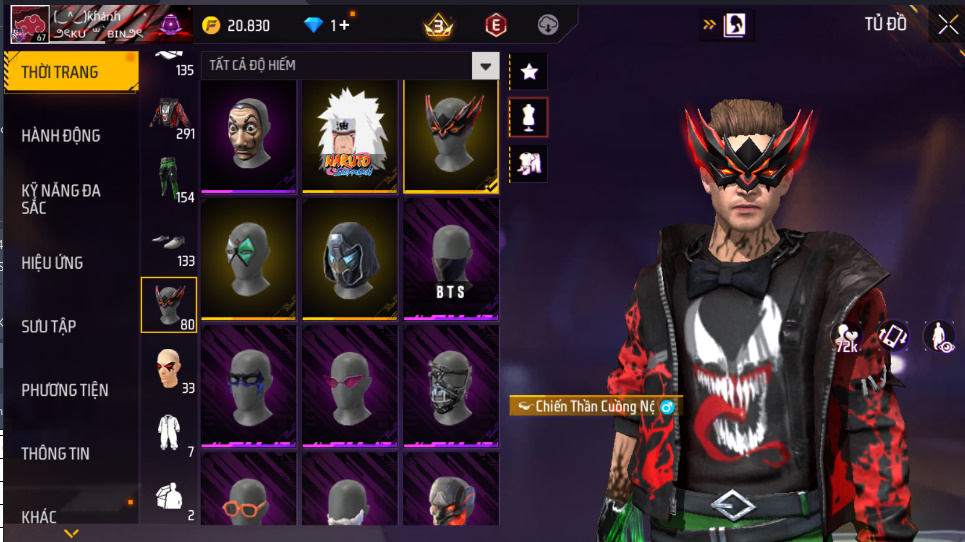The width and height of the screenshot is (965, 542).
Task: Close the Tủ Đồ vault screen
Action: click(946, 26)
